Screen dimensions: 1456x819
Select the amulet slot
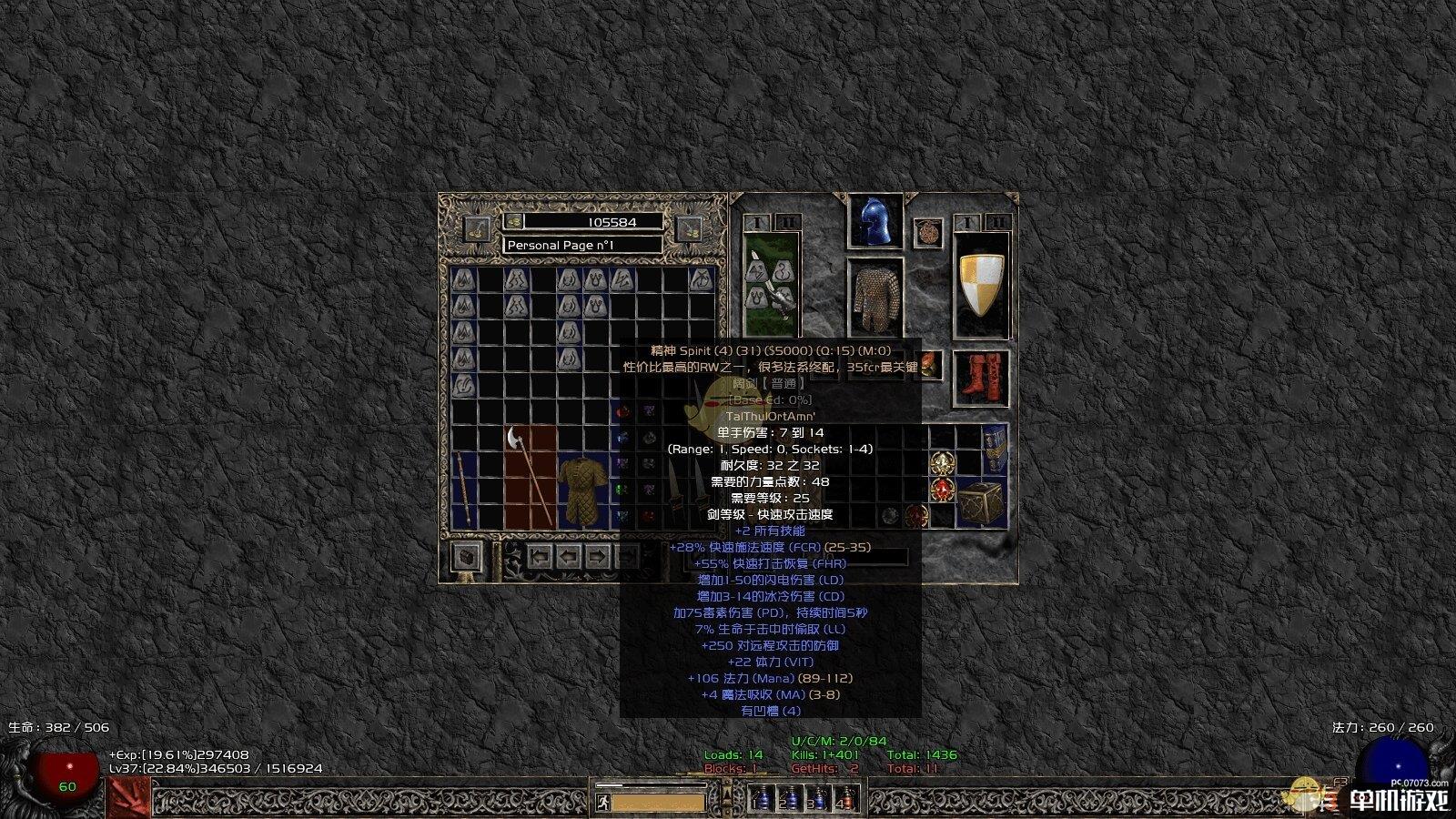[927, 231]
